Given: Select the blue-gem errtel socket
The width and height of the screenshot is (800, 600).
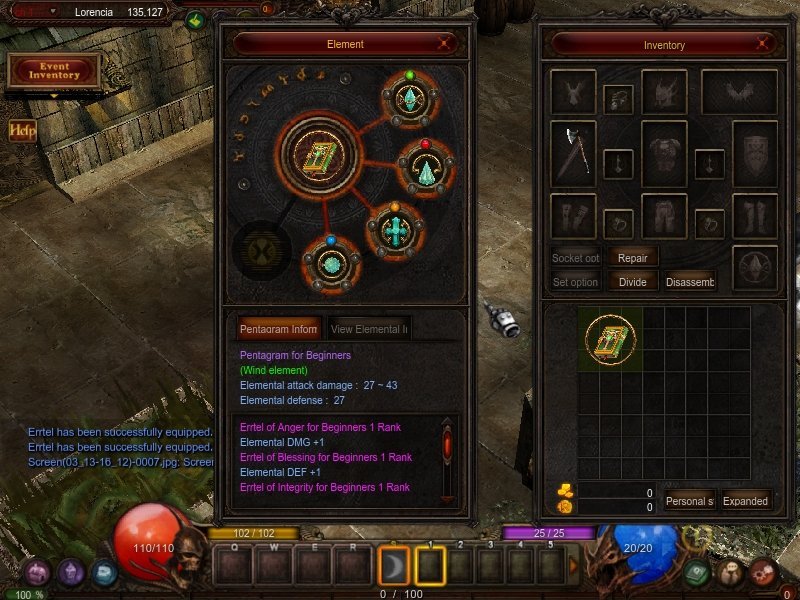Looking at the screenshot, I should coord(329,264).
